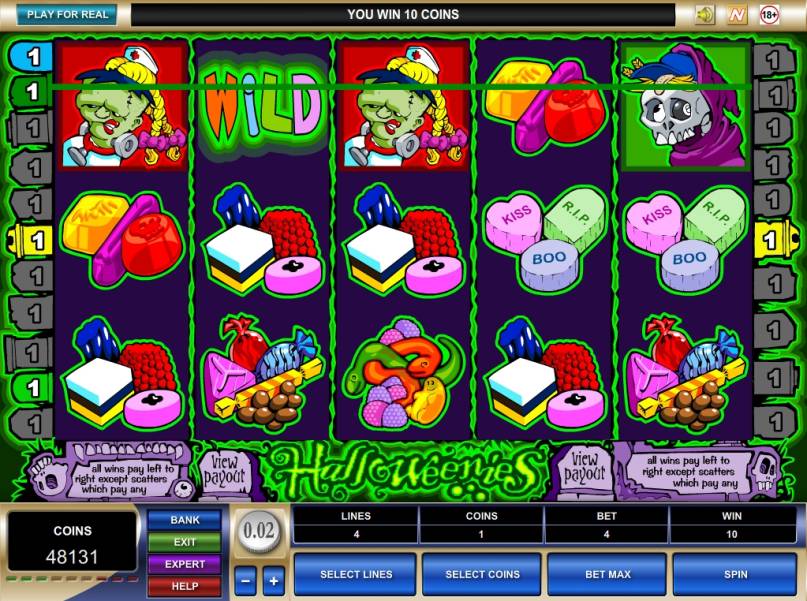Open the Bank menu
The height and width of the screenshot is (601, 807).
click(184, 520)
